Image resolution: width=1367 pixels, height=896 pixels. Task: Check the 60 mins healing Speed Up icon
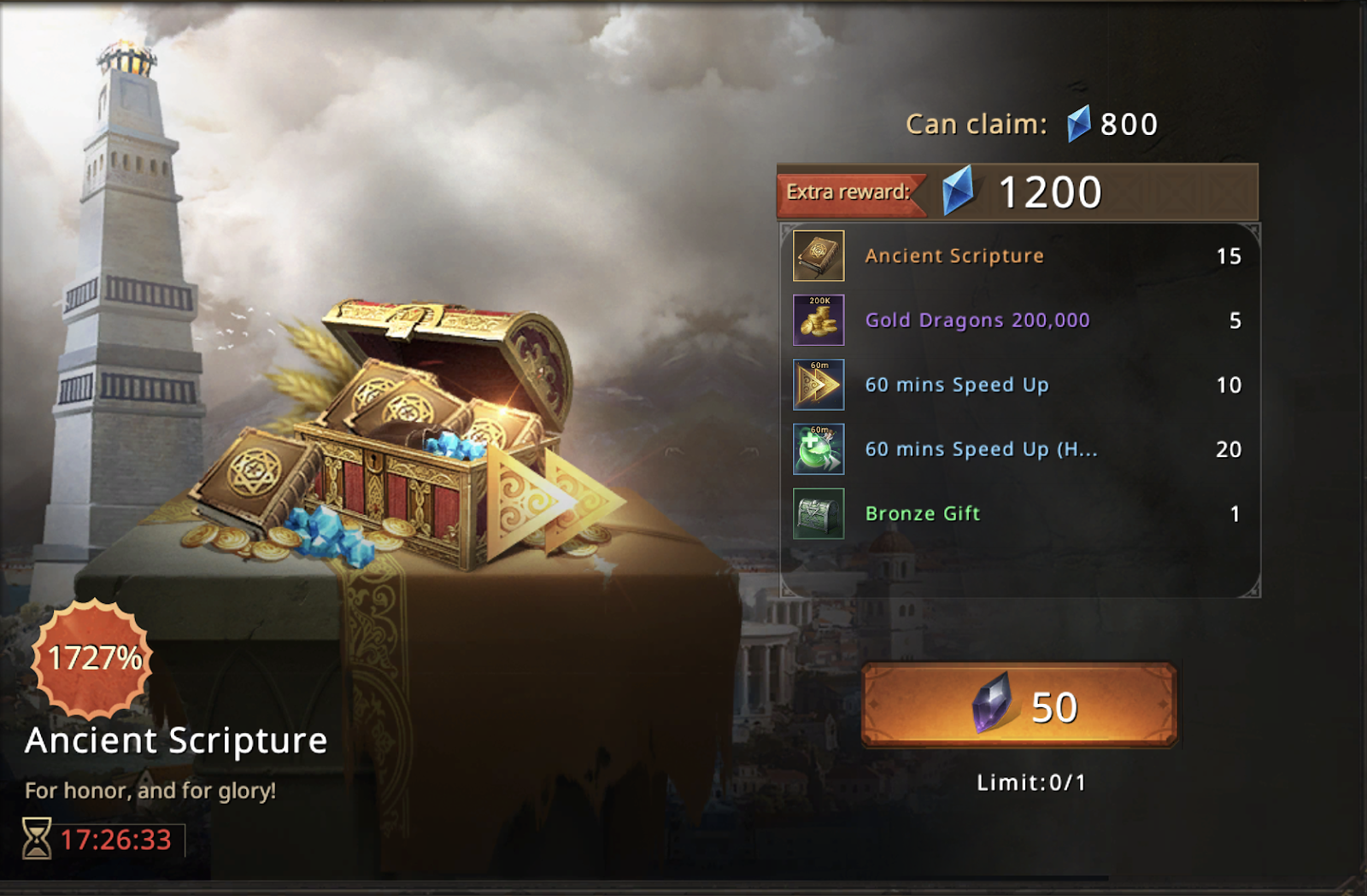click(818, 449)
